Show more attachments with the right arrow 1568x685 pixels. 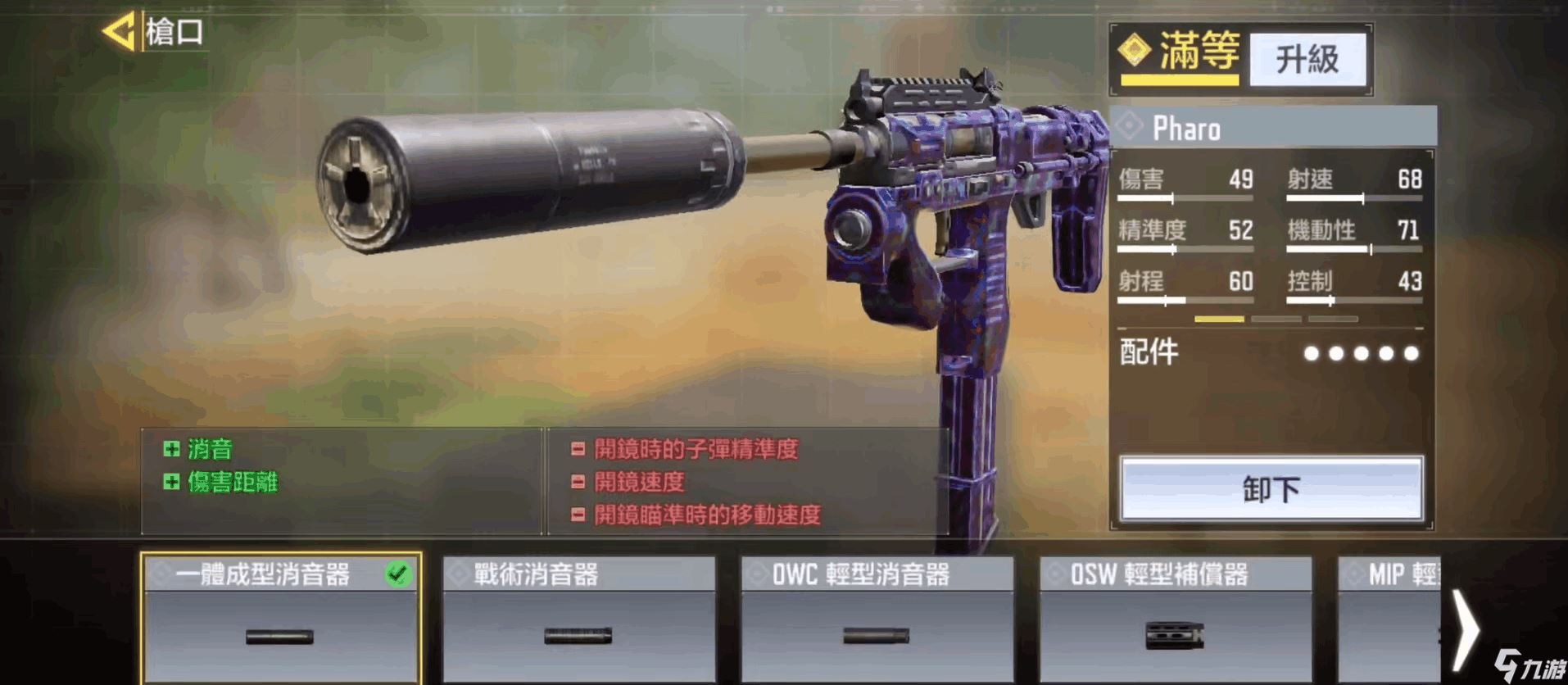[1465, 629]
